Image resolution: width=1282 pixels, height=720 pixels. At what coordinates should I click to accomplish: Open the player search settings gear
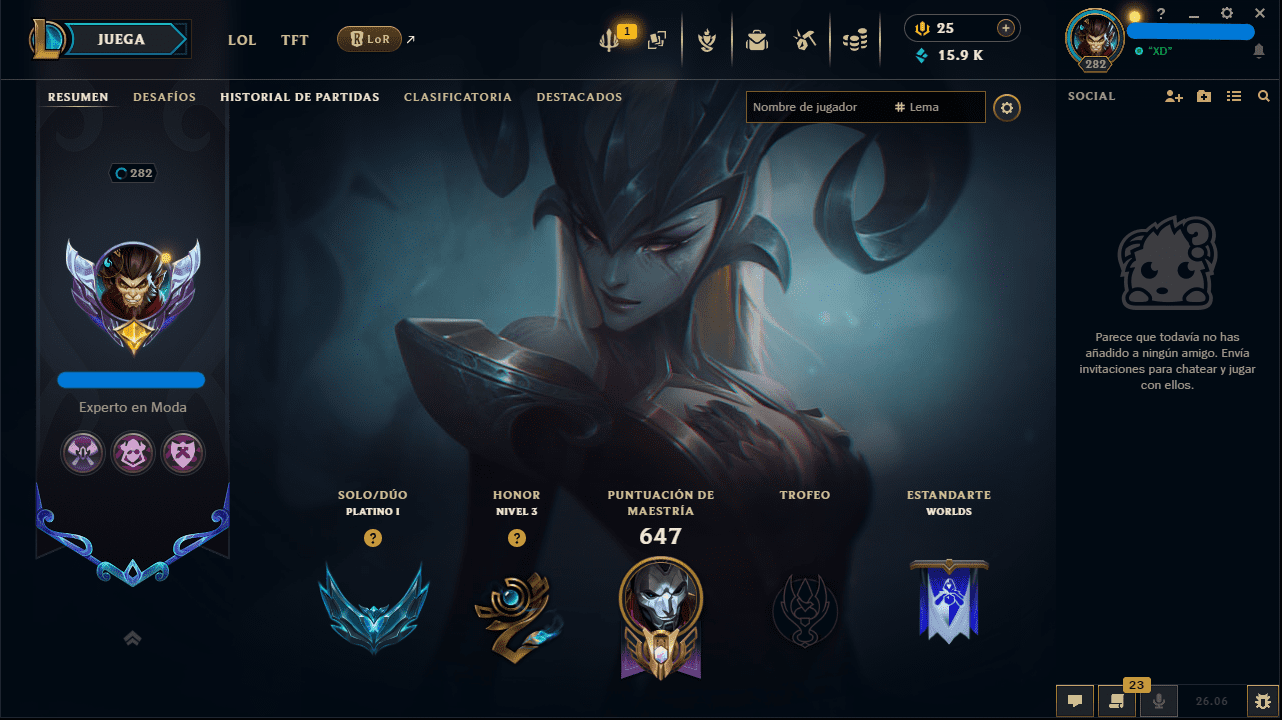(x=1006, y=107)
